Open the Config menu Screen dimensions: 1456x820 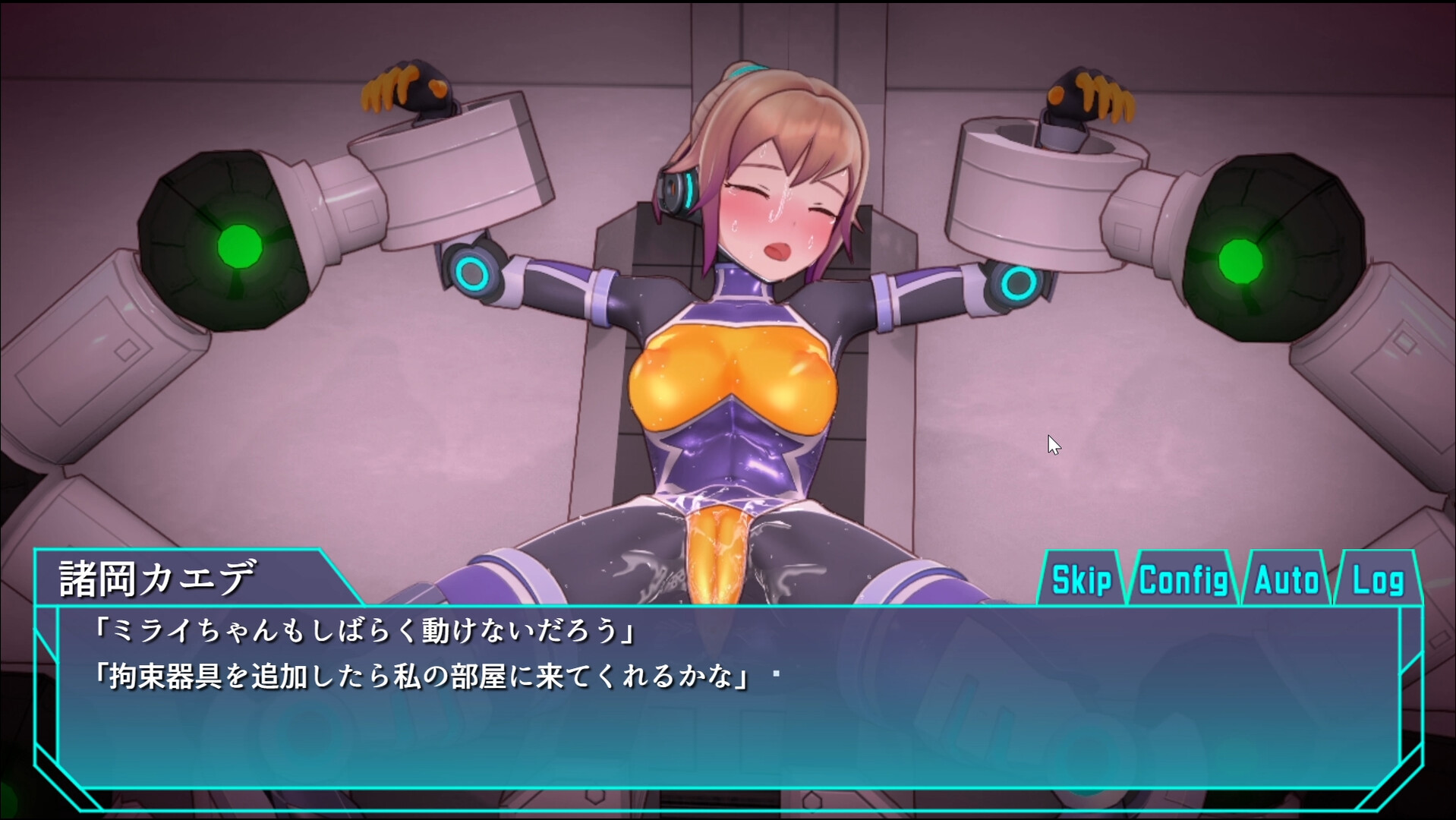[1183, 580]
